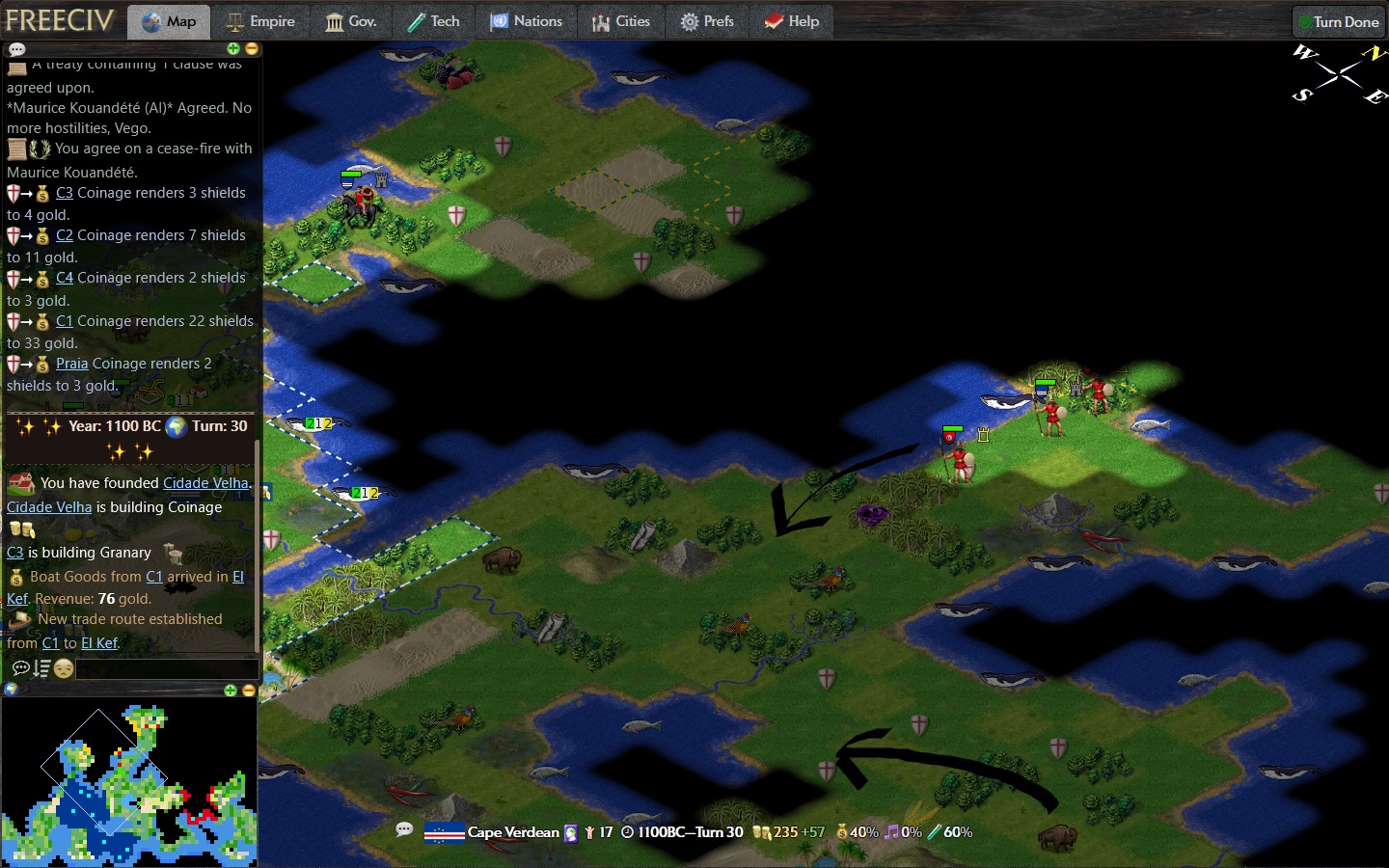Expand the chat log with green plus
This screenshot has width=1389, height=868.
(232, 48)
